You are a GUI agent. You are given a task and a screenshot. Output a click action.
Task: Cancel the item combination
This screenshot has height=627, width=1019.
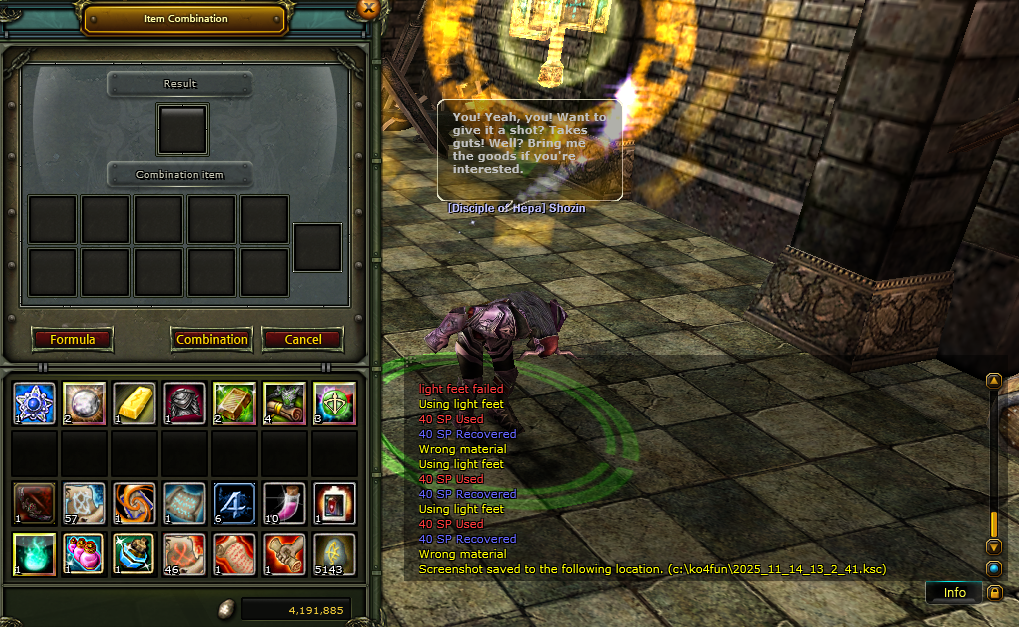[x=302, y=339]
